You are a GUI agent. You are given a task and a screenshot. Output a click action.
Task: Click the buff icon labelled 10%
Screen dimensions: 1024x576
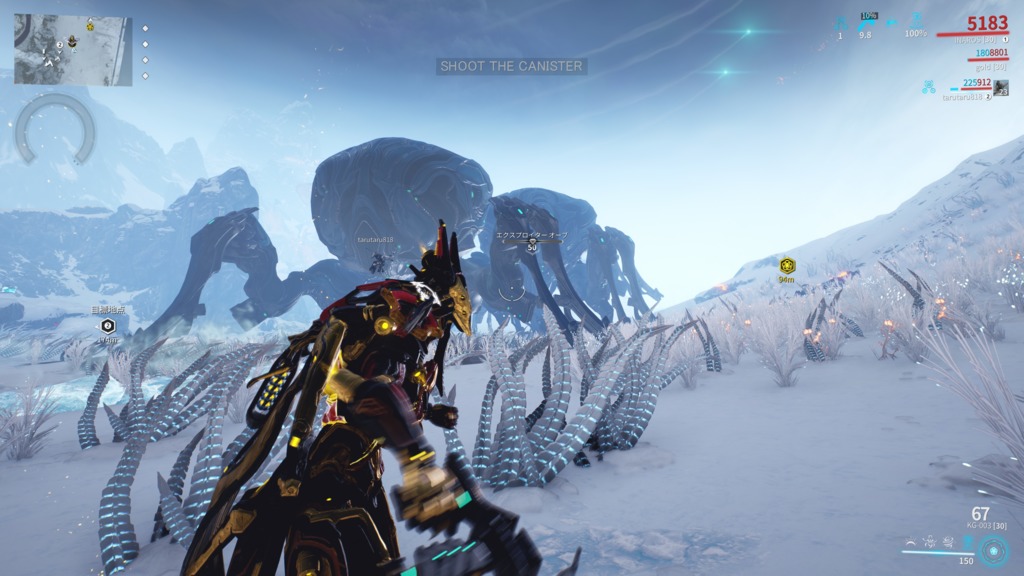coord(868,20)
